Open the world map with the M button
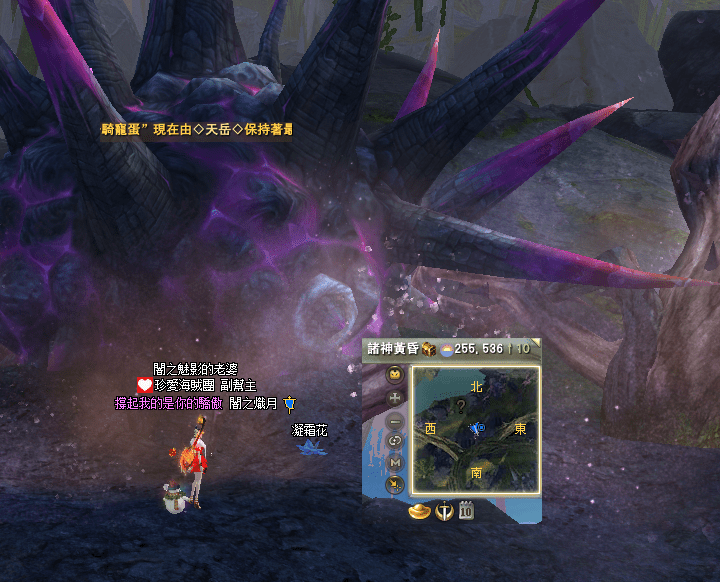Image resolution: width=721 pixels, height=582 pixels. (395, 463)
